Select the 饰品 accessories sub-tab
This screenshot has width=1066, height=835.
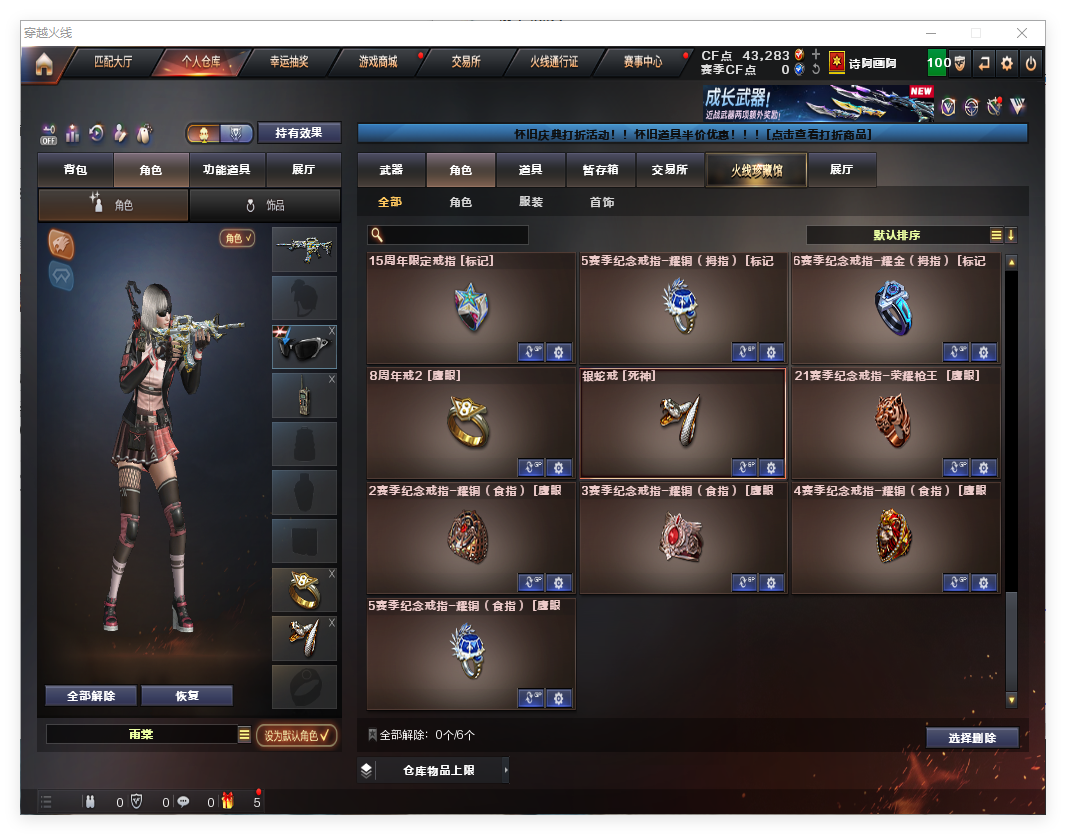pyautogui.click(x=265, y=205)
